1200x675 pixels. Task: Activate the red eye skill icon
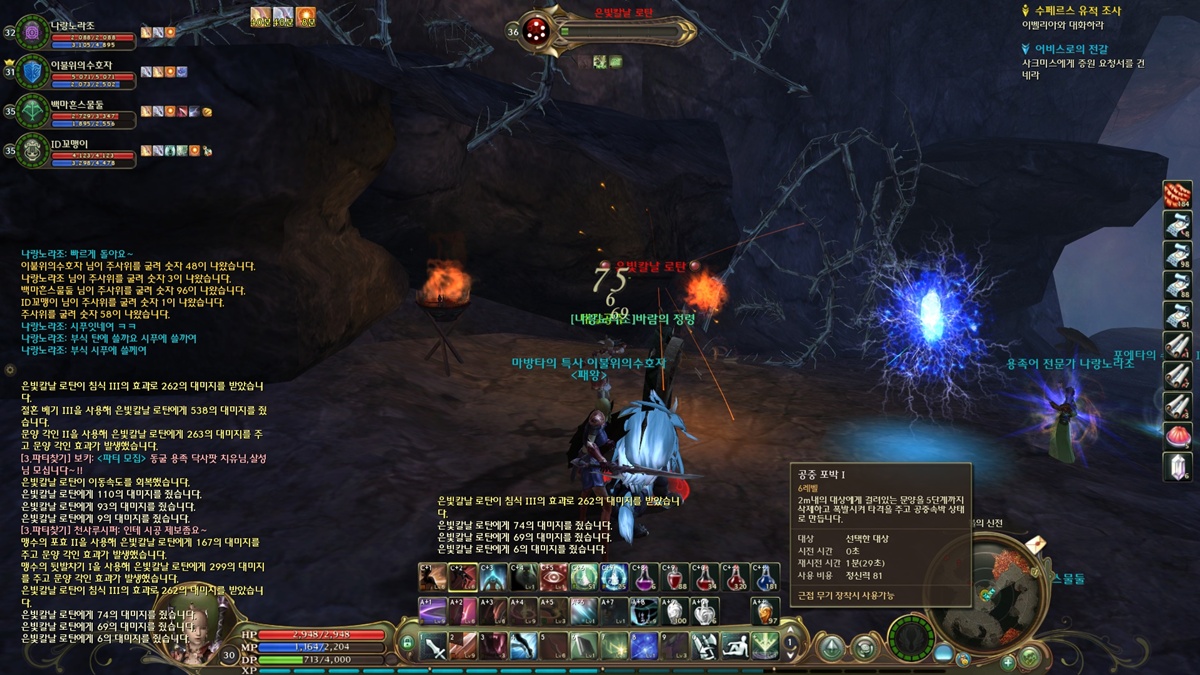click(553, 578)
